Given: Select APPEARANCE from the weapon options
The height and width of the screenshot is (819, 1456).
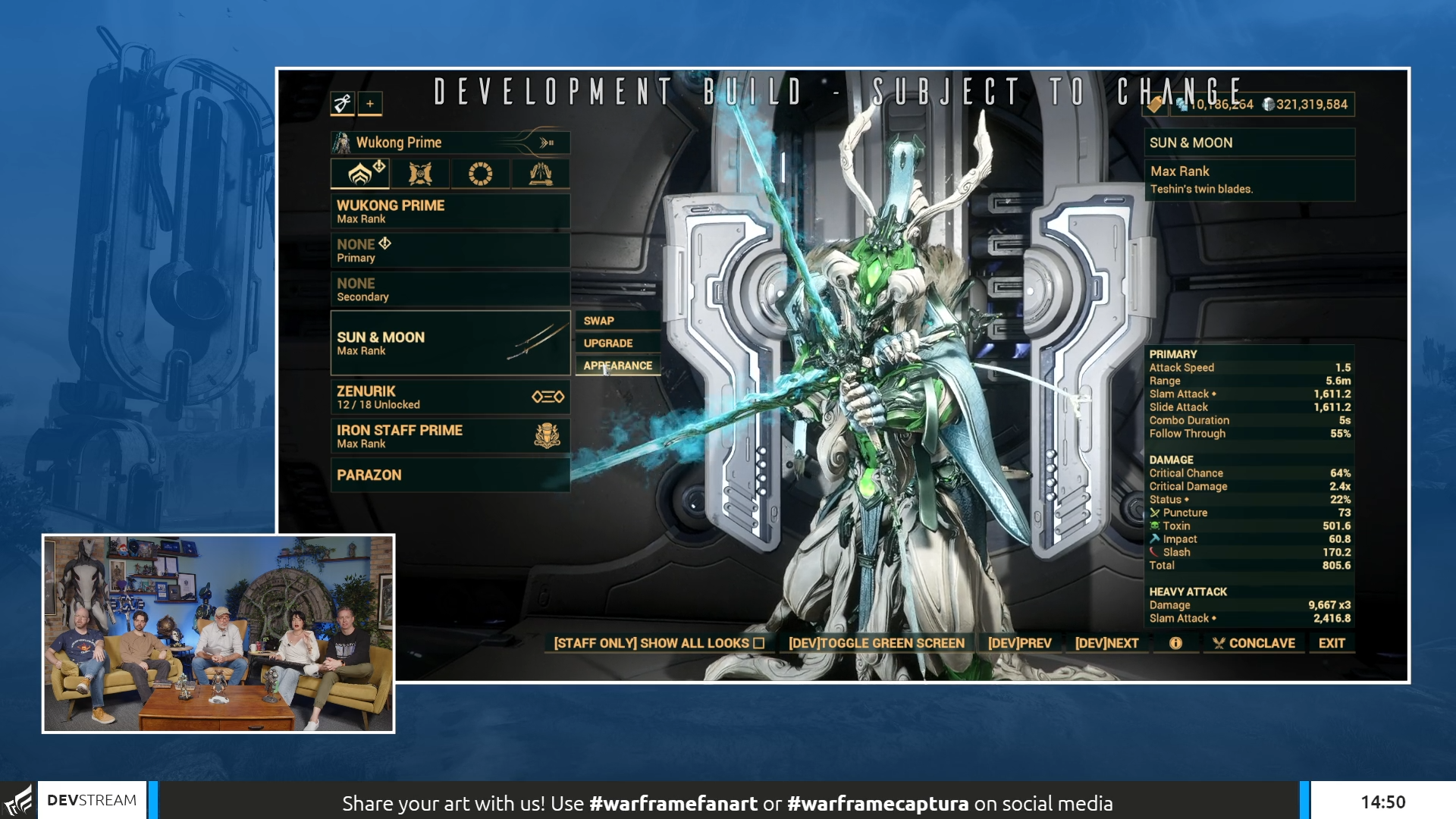Looking at the screenshot, I should click(617, 366).
